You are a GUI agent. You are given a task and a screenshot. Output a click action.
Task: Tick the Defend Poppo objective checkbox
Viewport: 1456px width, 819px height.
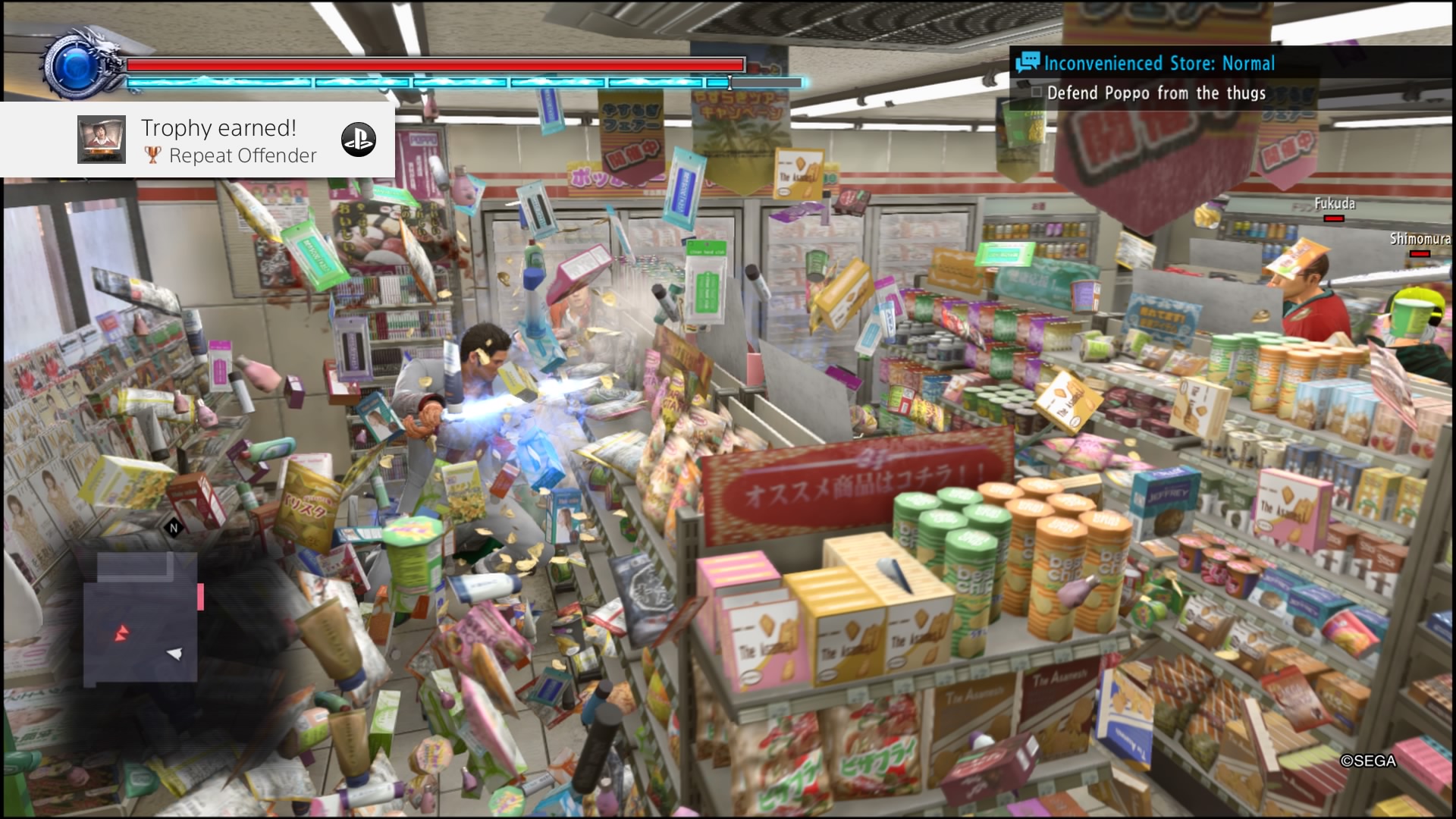tap(1037, 93)
